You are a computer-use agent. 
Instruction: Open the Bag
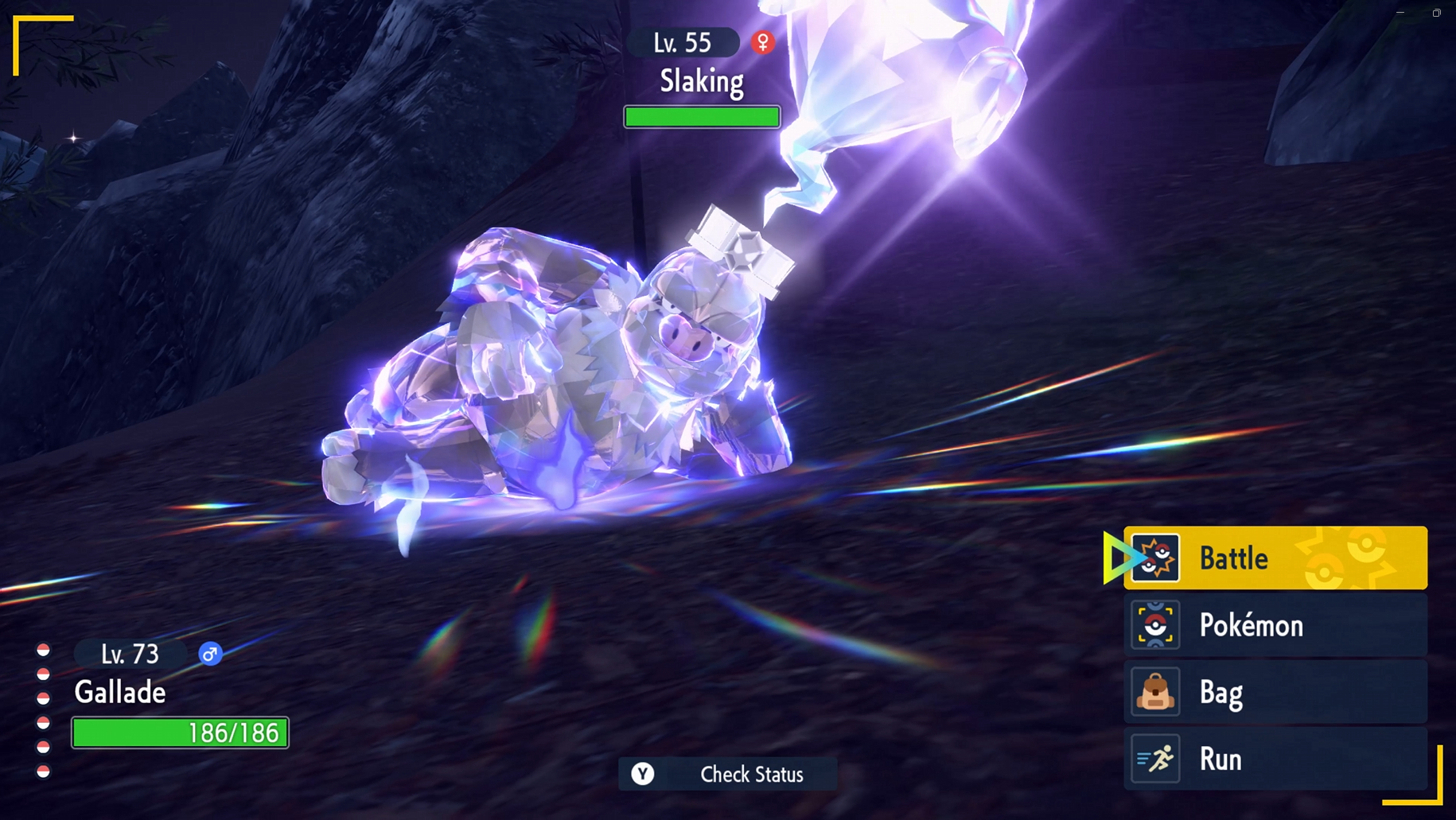click(x=1275, y=693)
